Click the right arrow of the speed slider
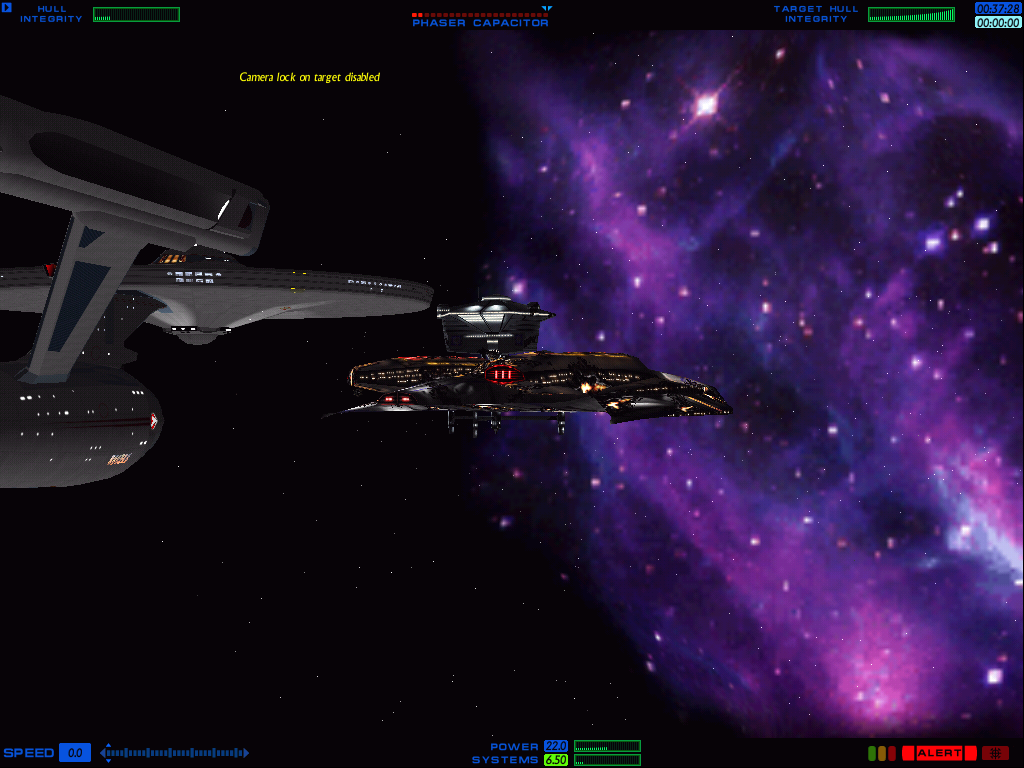The image size is (1024, 768). 246,753
